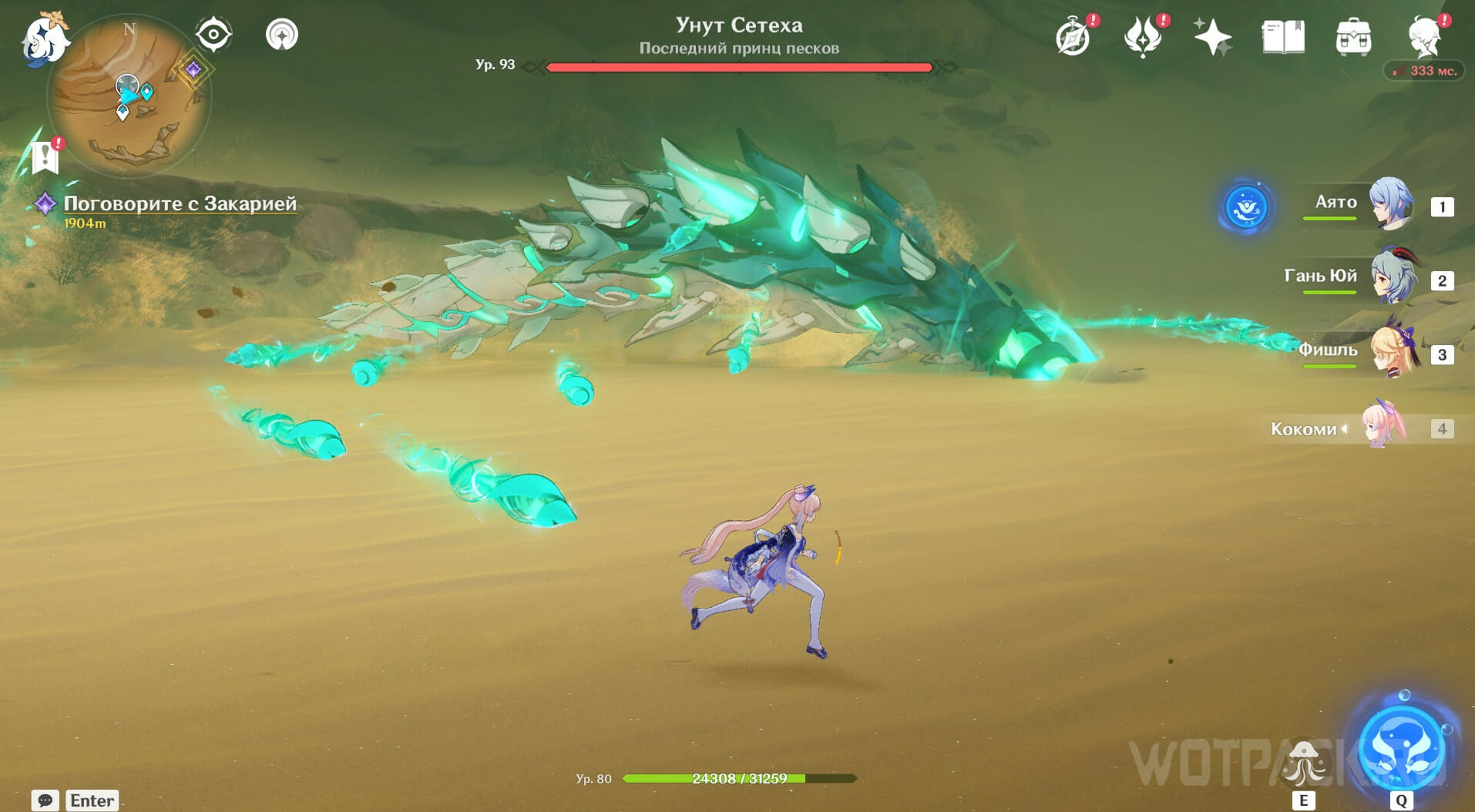Open the Wish star icon

point(1212,37)
